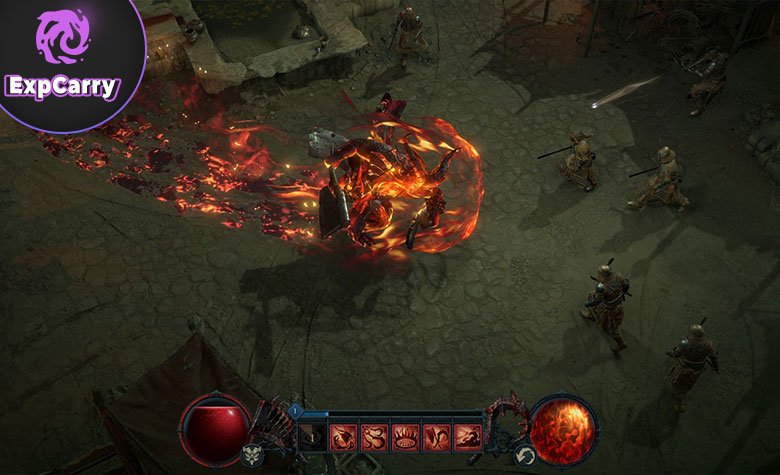
Task: Activate the last red skill on the hotbar
Action: click(468, 436)
